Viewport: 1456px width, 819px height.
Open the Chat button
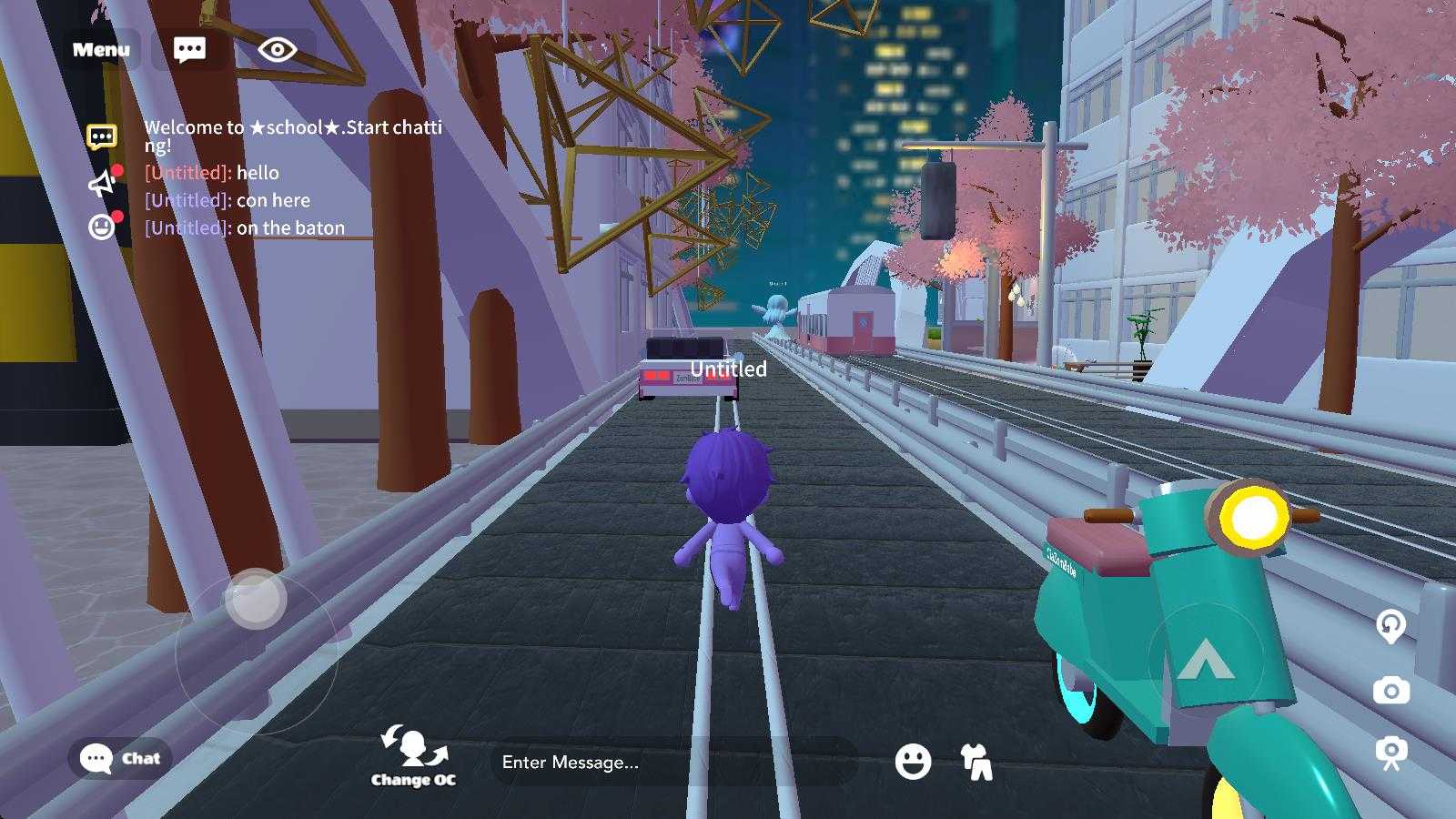pos(120,758)
